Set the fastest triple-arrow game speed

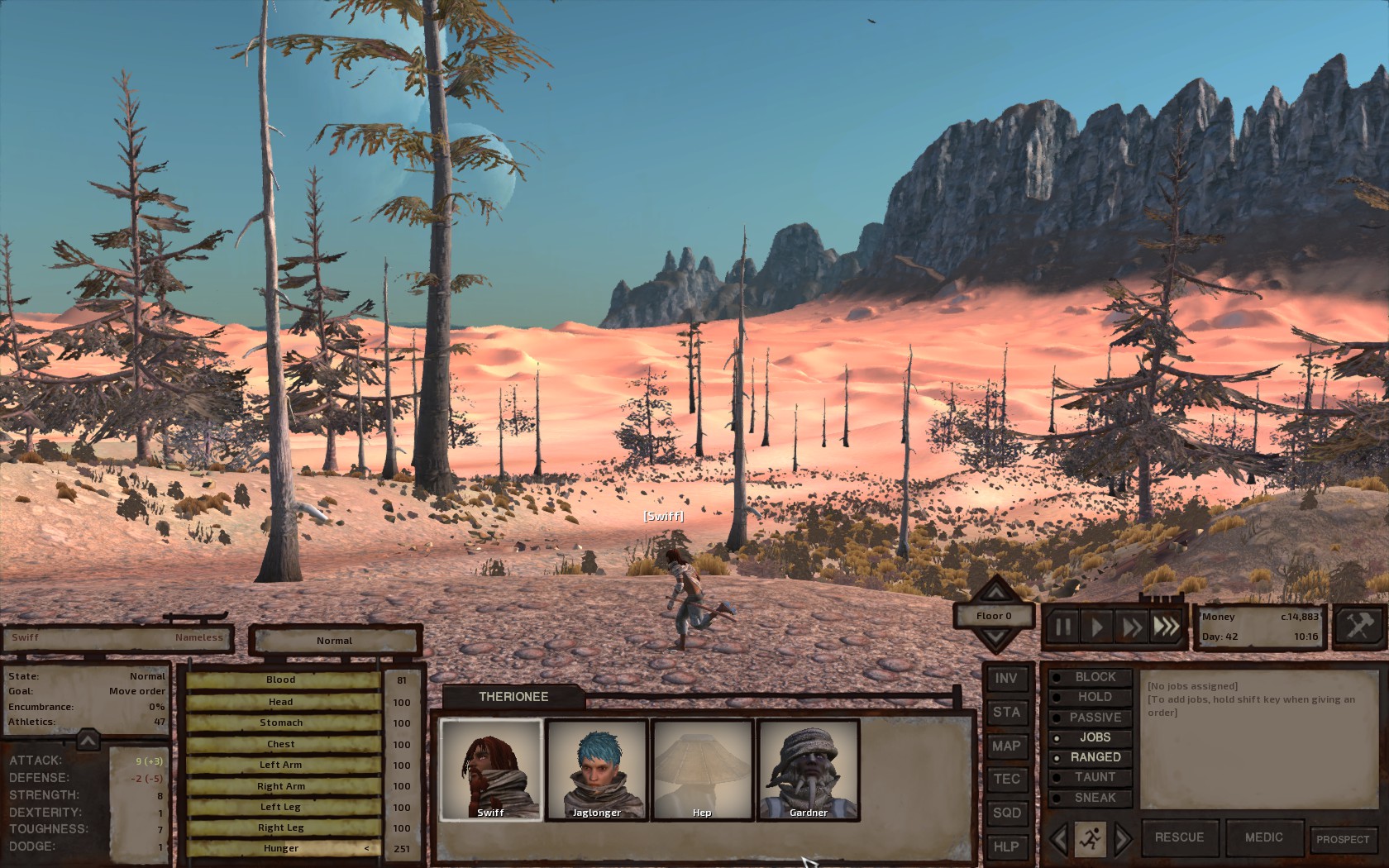(1166, 627)
